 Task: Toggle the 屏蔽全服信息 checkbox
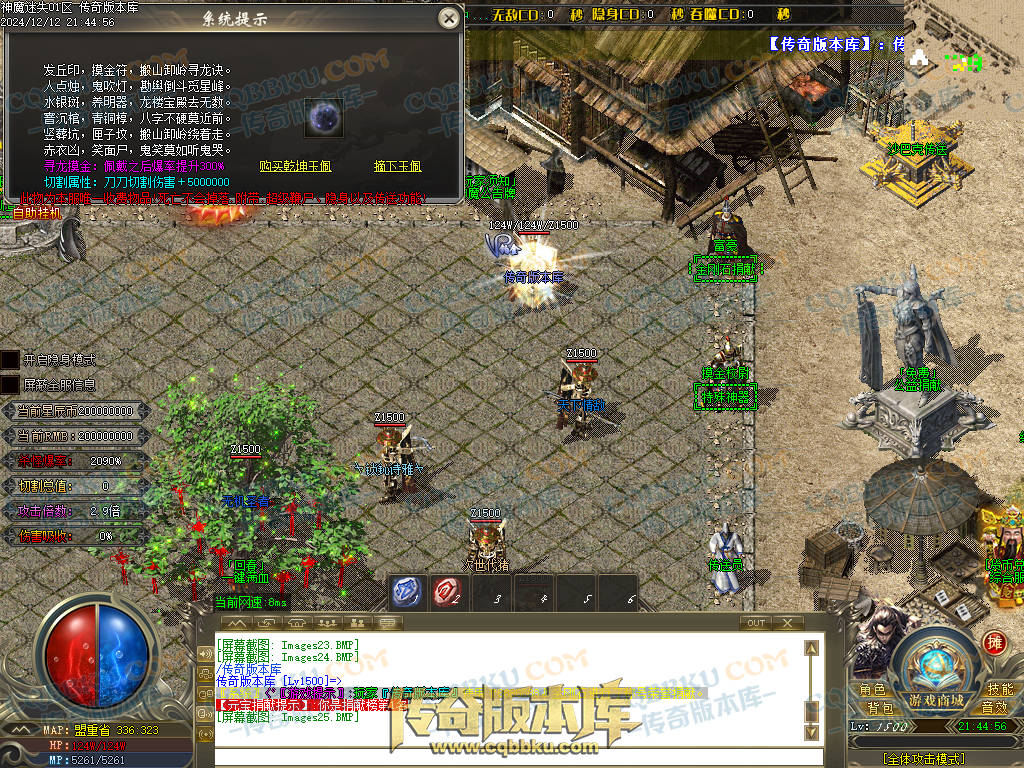(x=9, y=384)
